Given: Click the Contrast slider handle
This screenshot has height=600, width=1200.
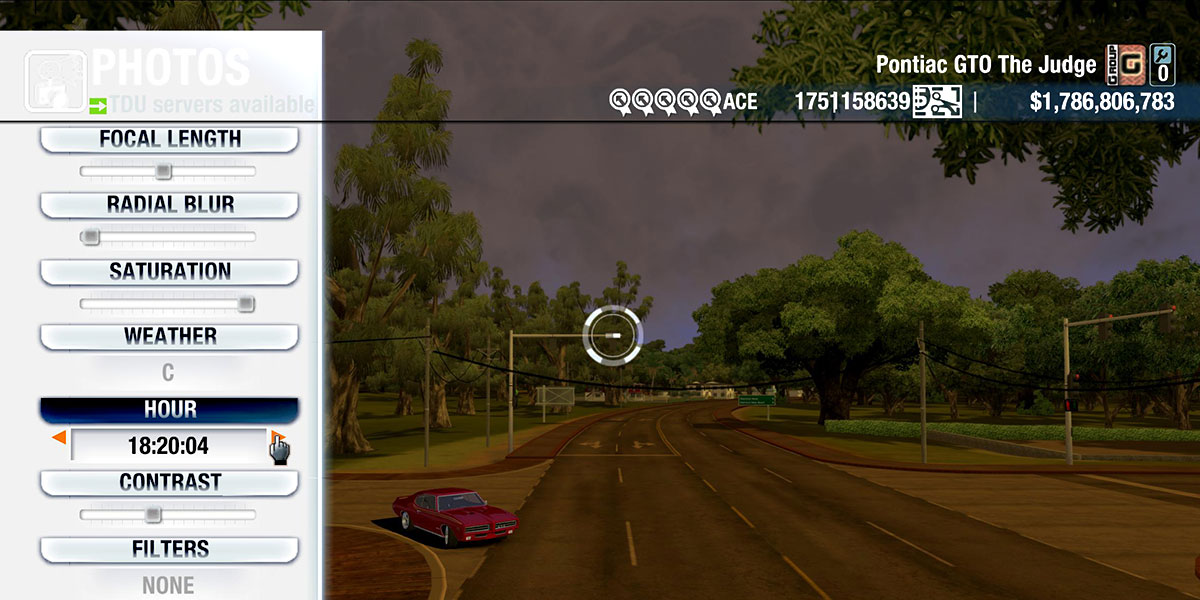Looking at the screenshot, I should [x=153, y=515].
